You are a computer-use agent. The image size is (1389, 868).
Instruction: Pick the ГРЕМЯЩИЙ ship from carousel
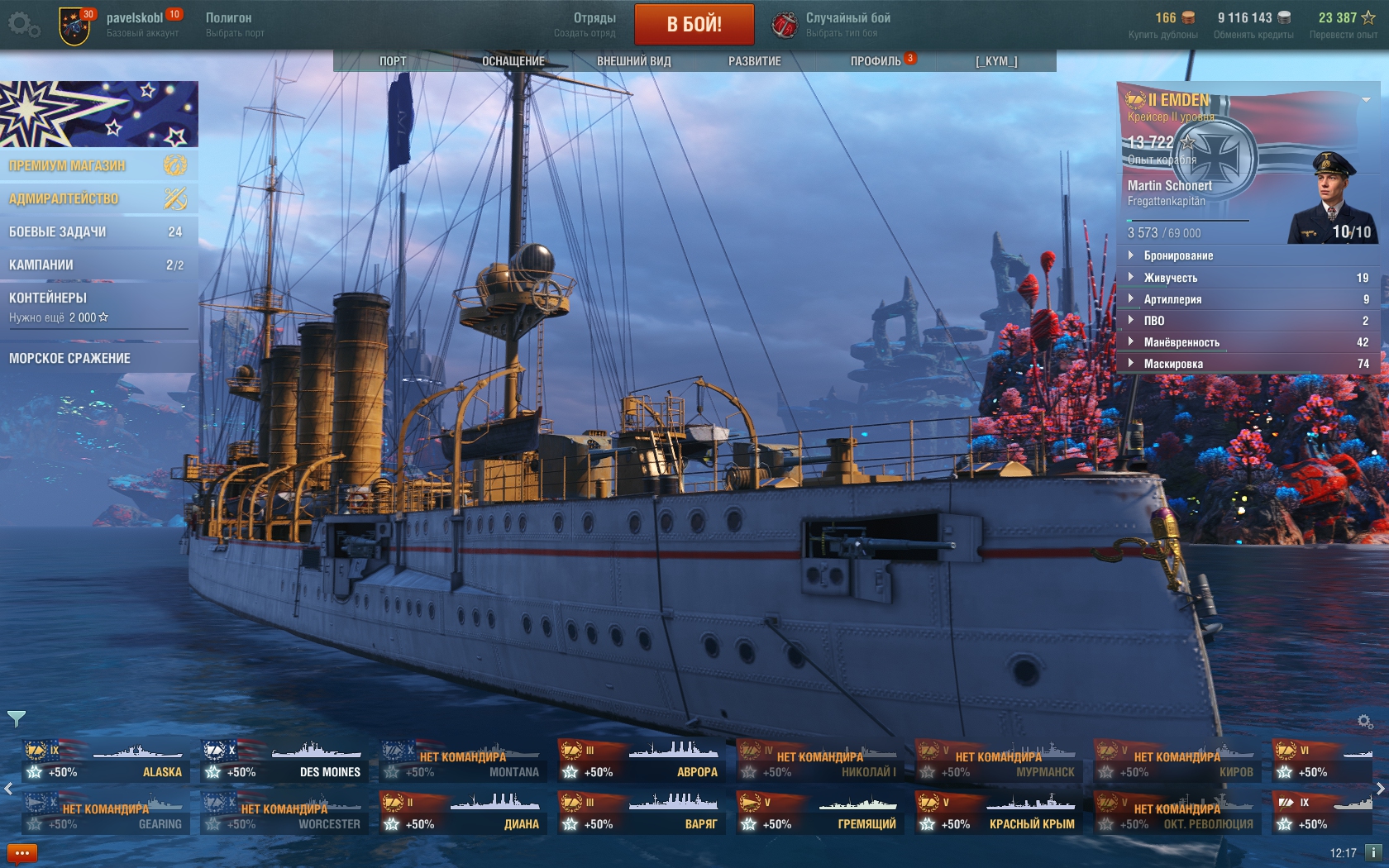point(819,814)
